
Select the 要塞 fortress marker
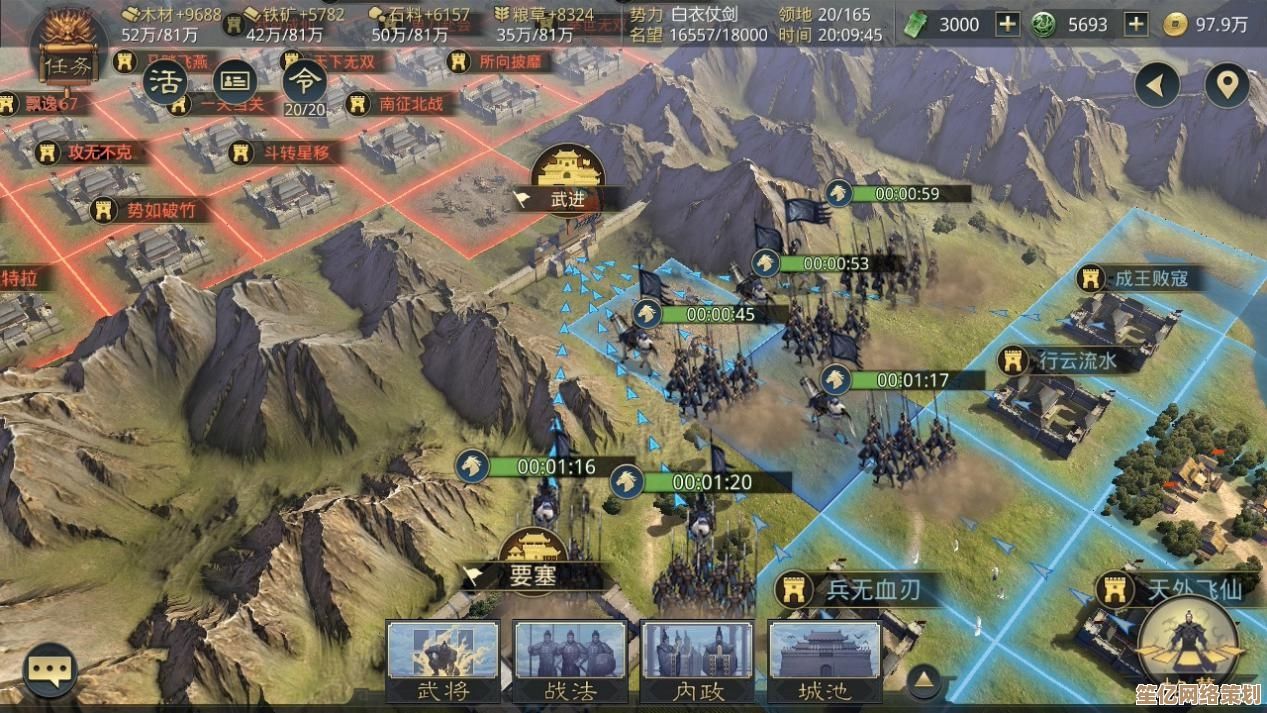533,575
